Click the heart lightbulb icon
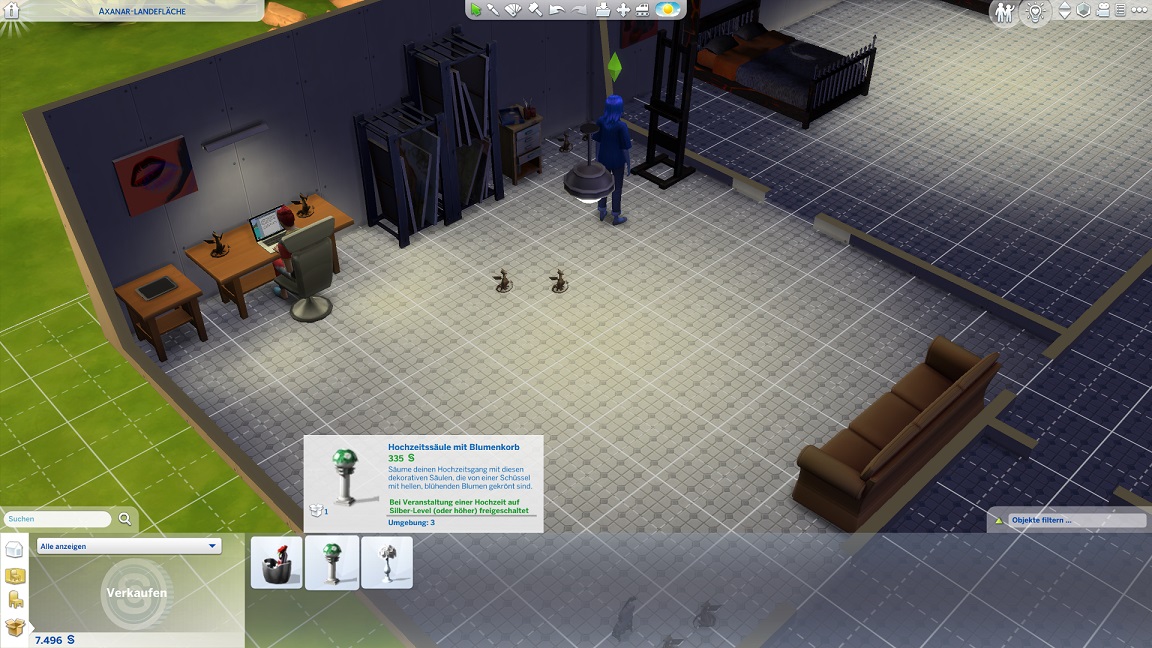The height and width of the screenshot is (648, 1152). tap(1035, 12)
